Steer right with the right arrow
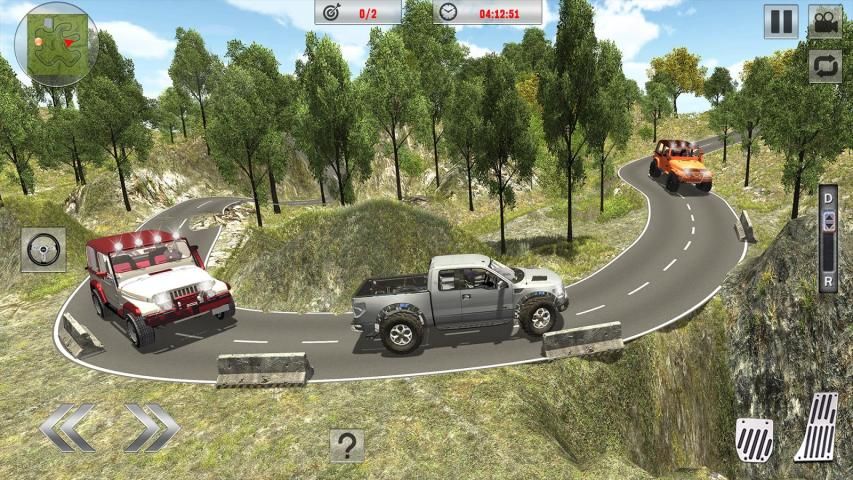 pyautogui.click(x=152, y=428)
